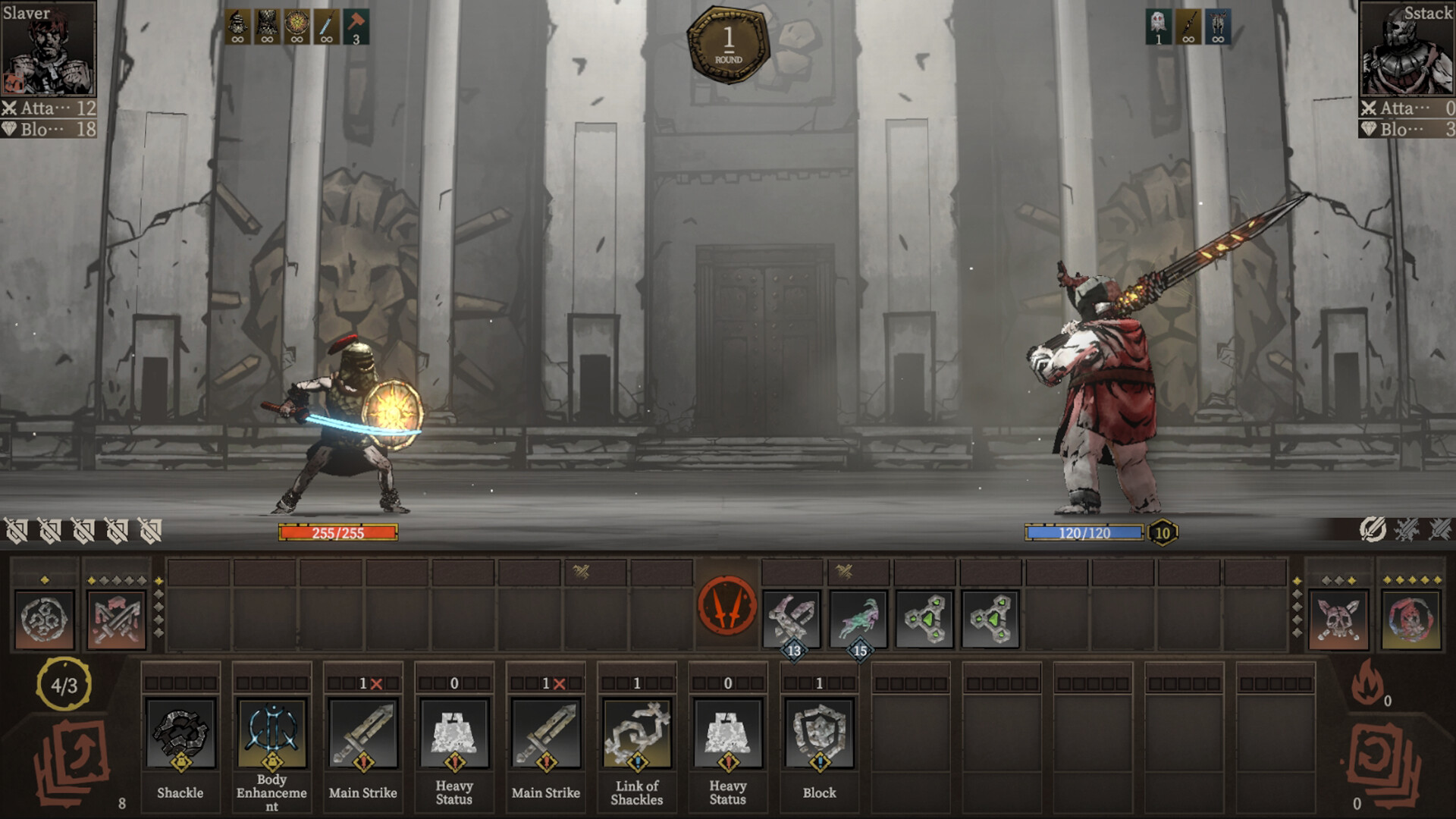Play the Block card
The height and width of the screenshot is (819, 1456).
click(819, 734)
